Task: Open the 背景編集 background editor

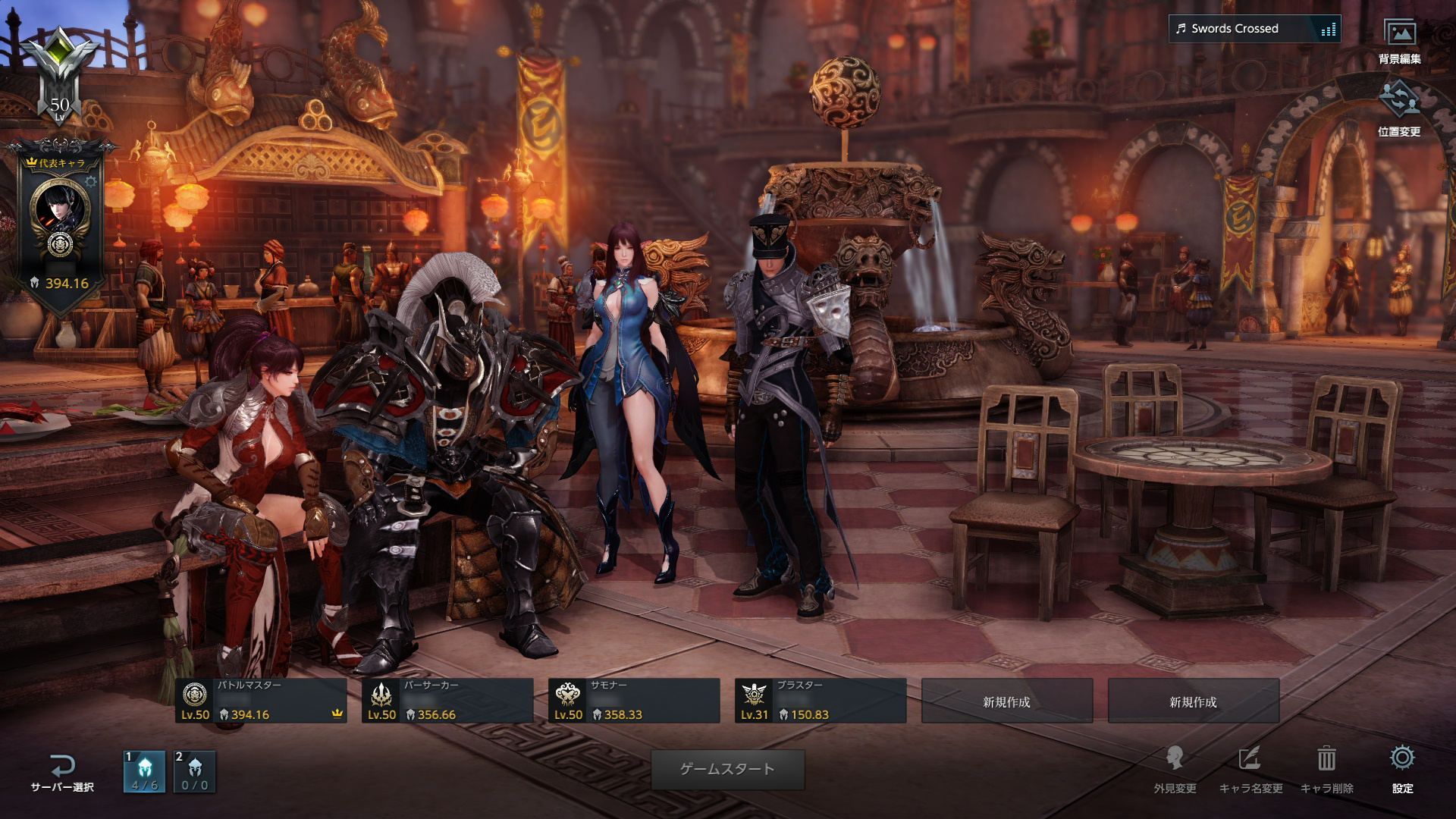Action: click(1399, 39)
